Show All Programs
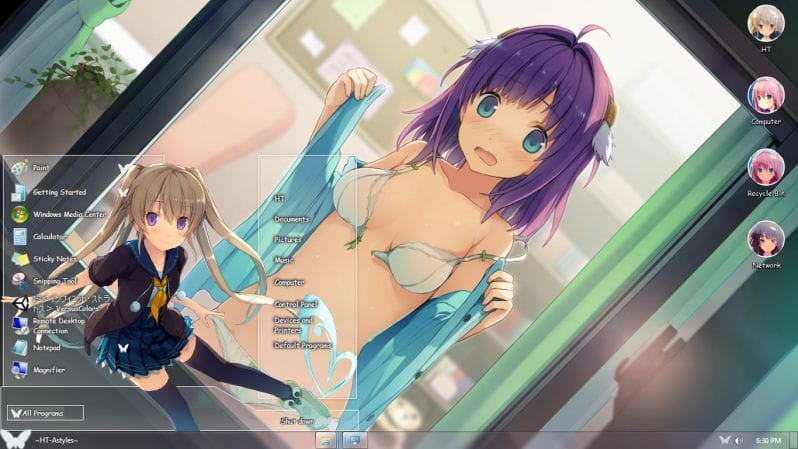 [46, 412]
